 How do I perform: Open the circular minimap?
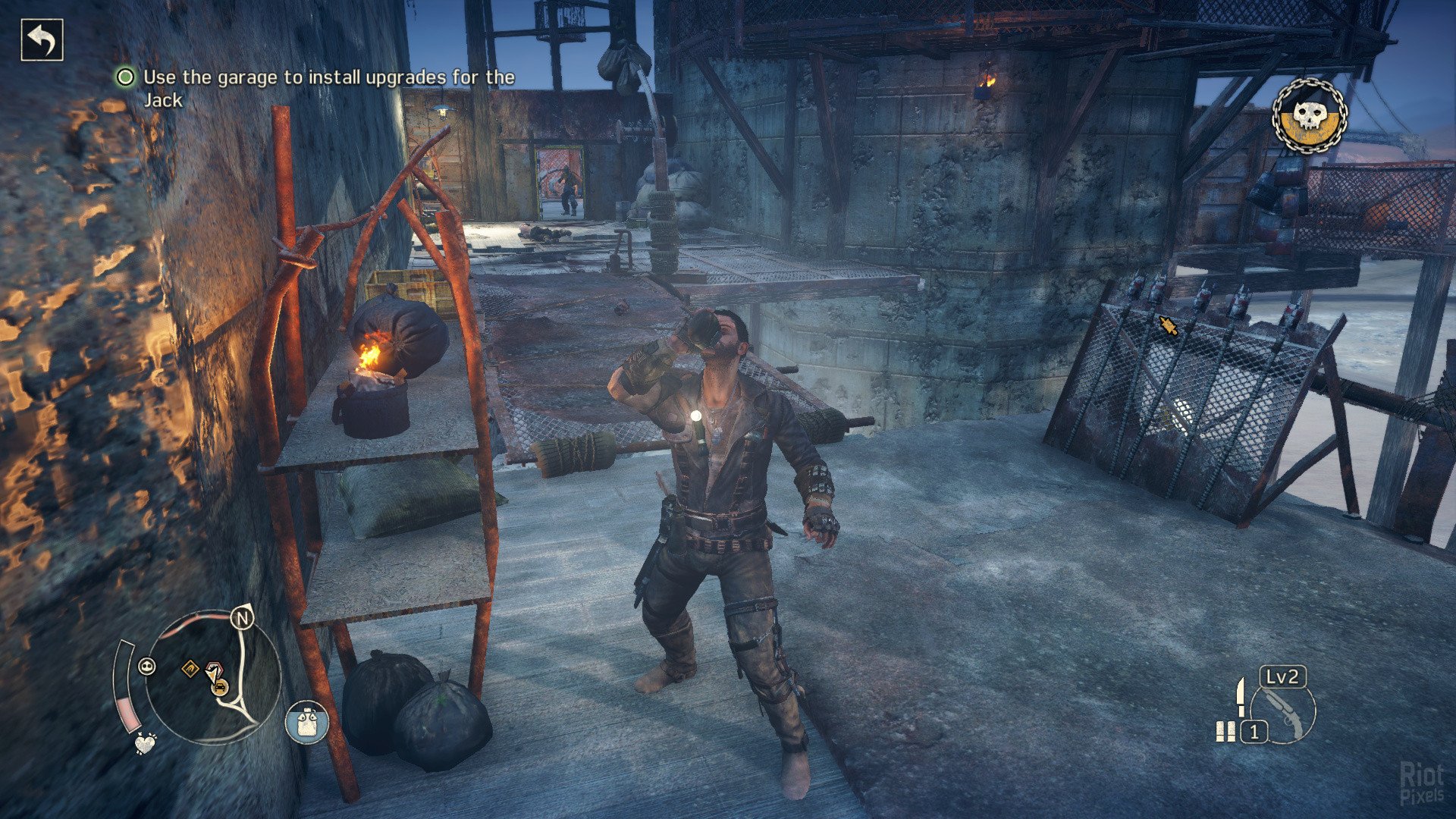(212, 677)
